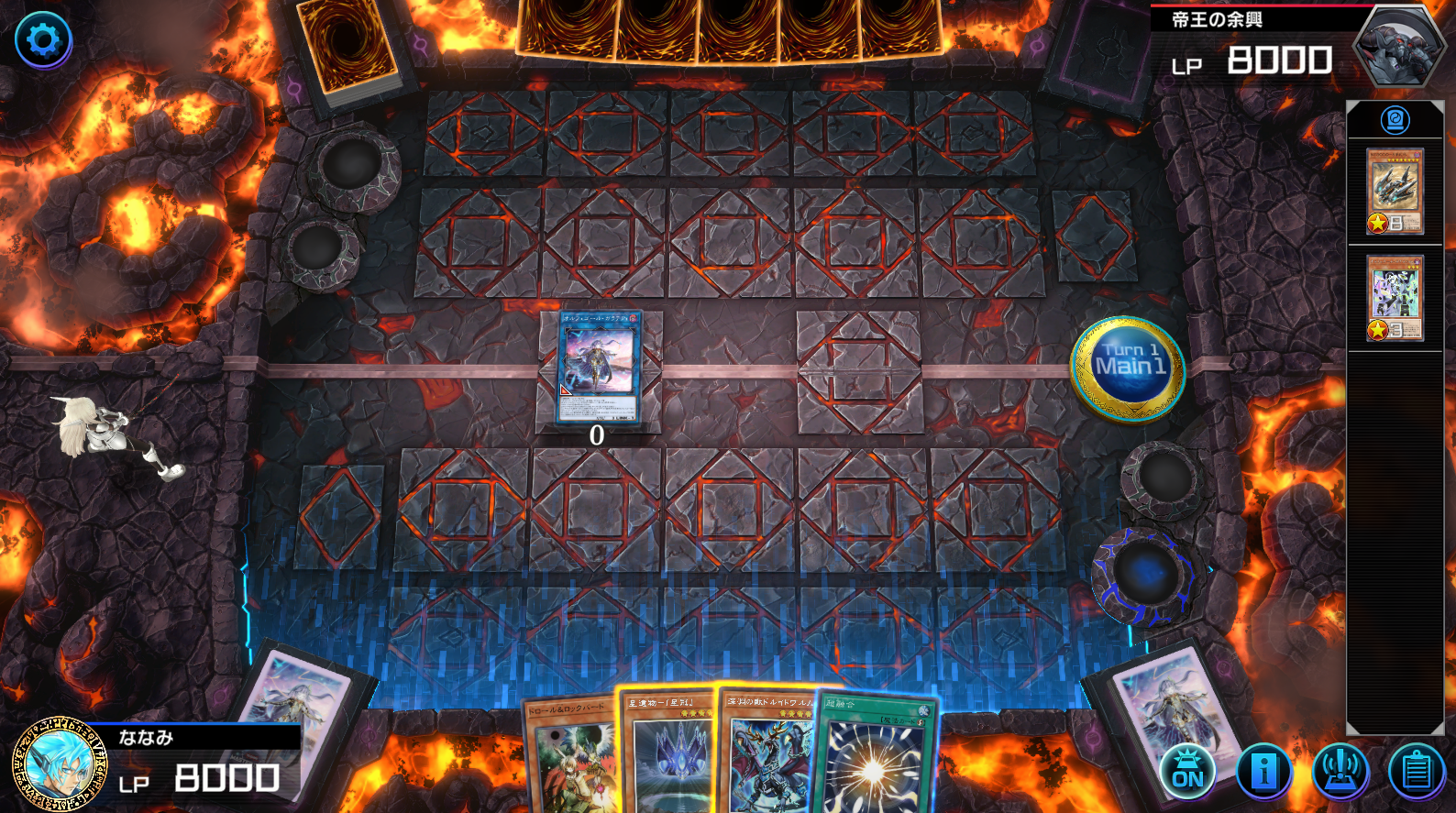Open the gear settings menu
The height and width of the screenshot is (813, 1456).
point(43,39)
